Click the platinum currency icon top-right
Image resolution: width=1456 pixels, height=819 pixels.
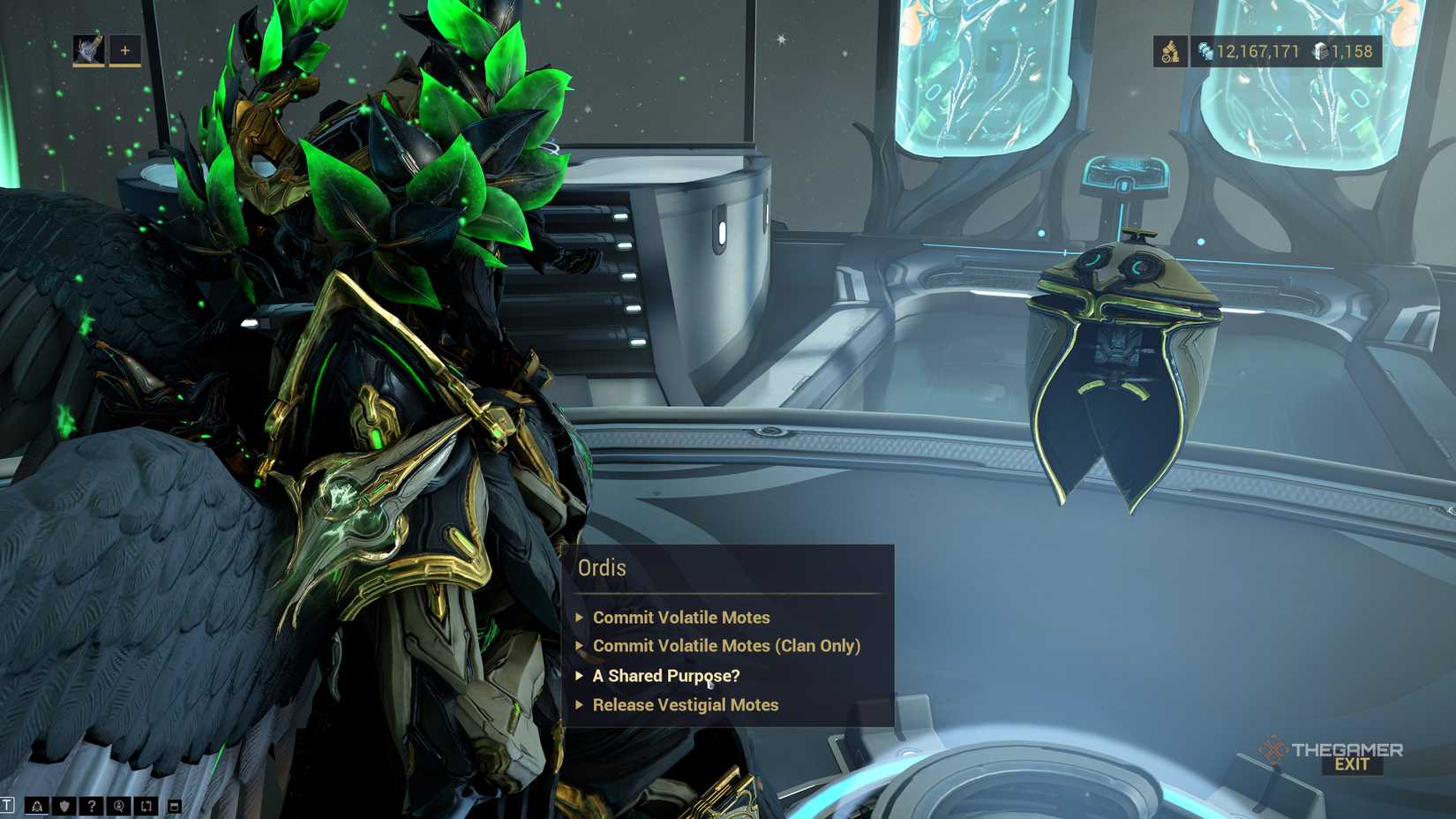click(x=1172, y=51)
